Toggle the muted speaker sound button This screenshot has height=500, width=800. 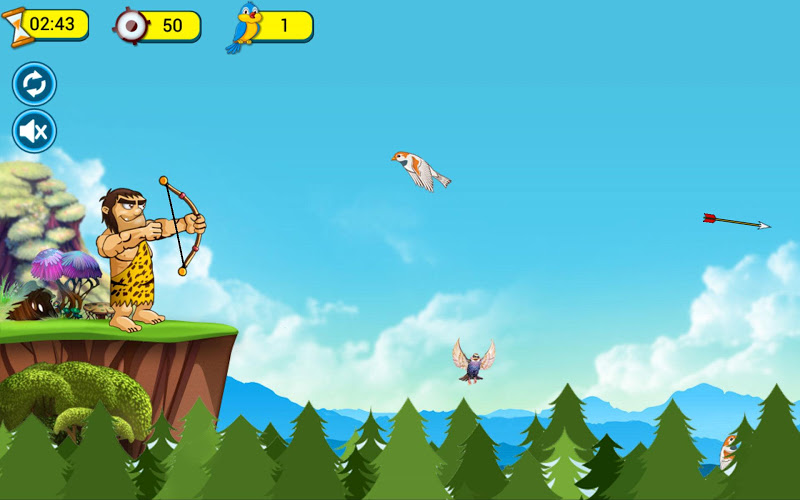pyautogui.click(x=34, y=131)
